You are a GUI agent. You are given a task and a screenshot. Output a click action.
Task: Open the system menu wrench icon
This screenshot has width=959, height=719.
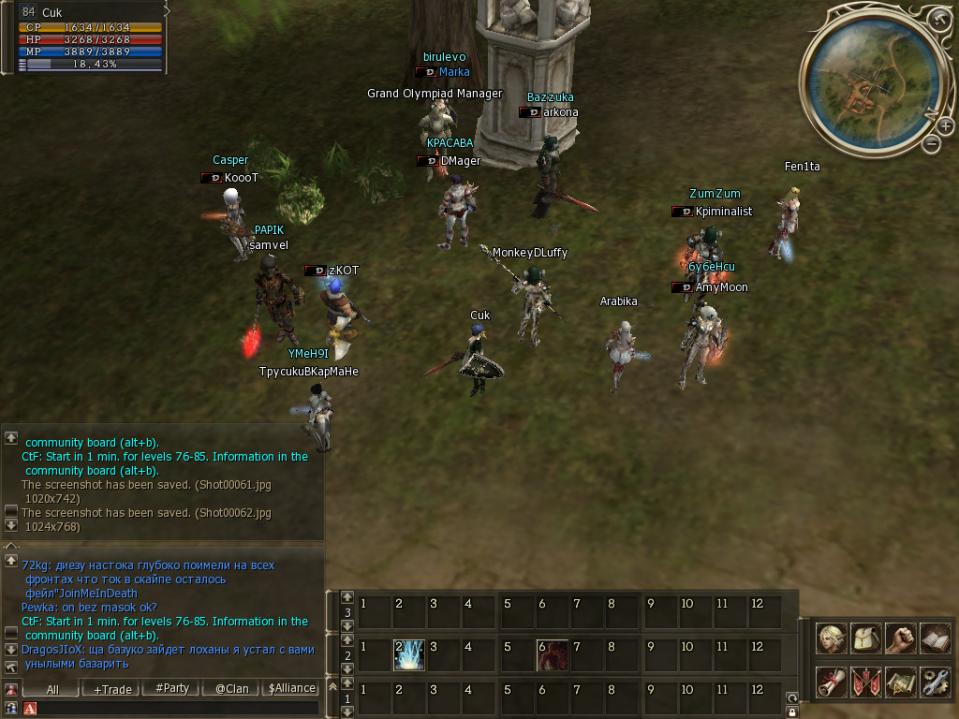click(x=935, y=682)
